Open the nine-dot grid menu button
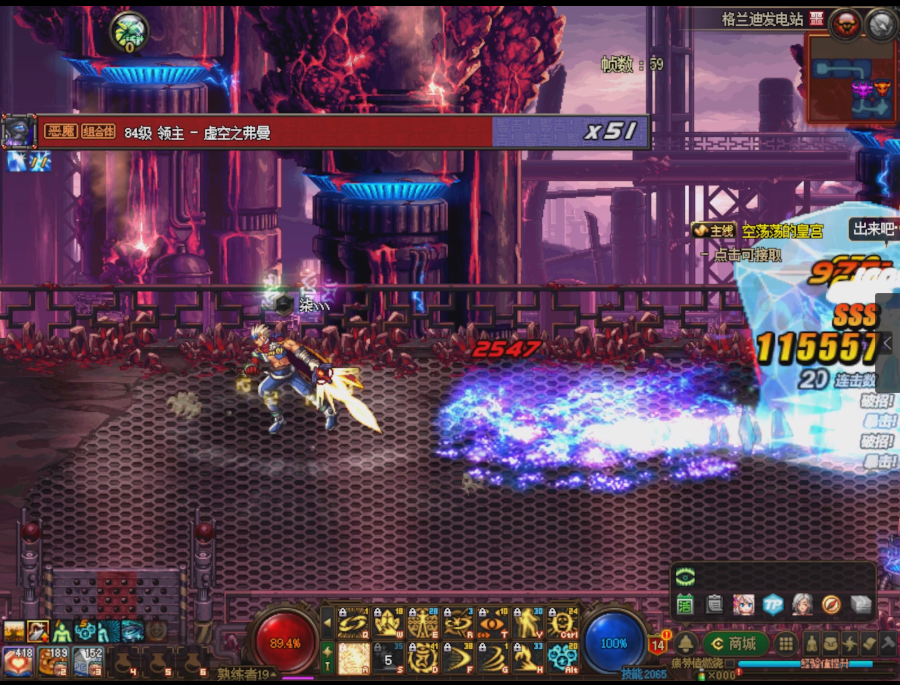This screenshot has width=900, height=685. tap(787, 644)
